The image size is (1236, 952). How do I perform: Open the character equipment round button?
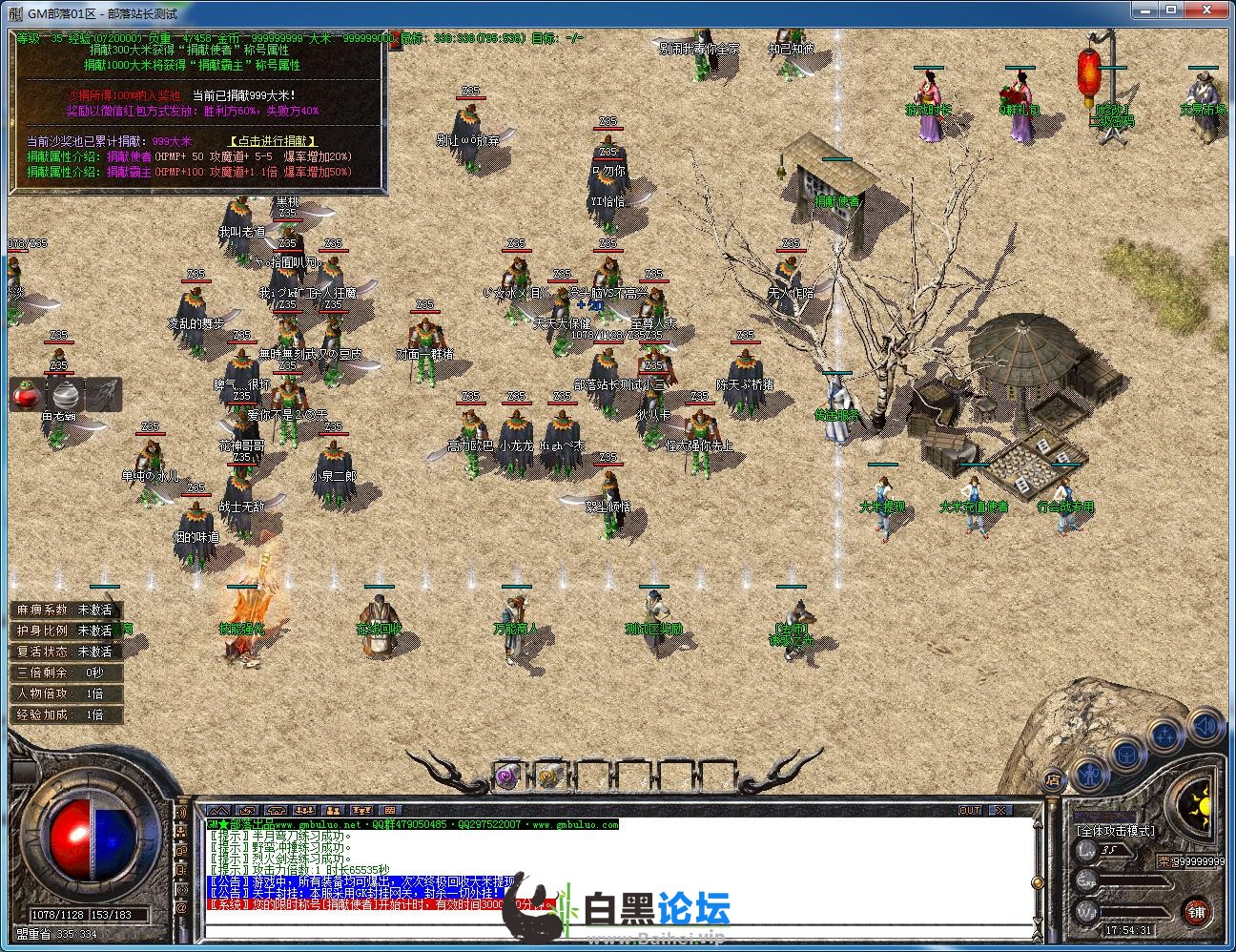pyautogui.click(x=1089, y=771)
